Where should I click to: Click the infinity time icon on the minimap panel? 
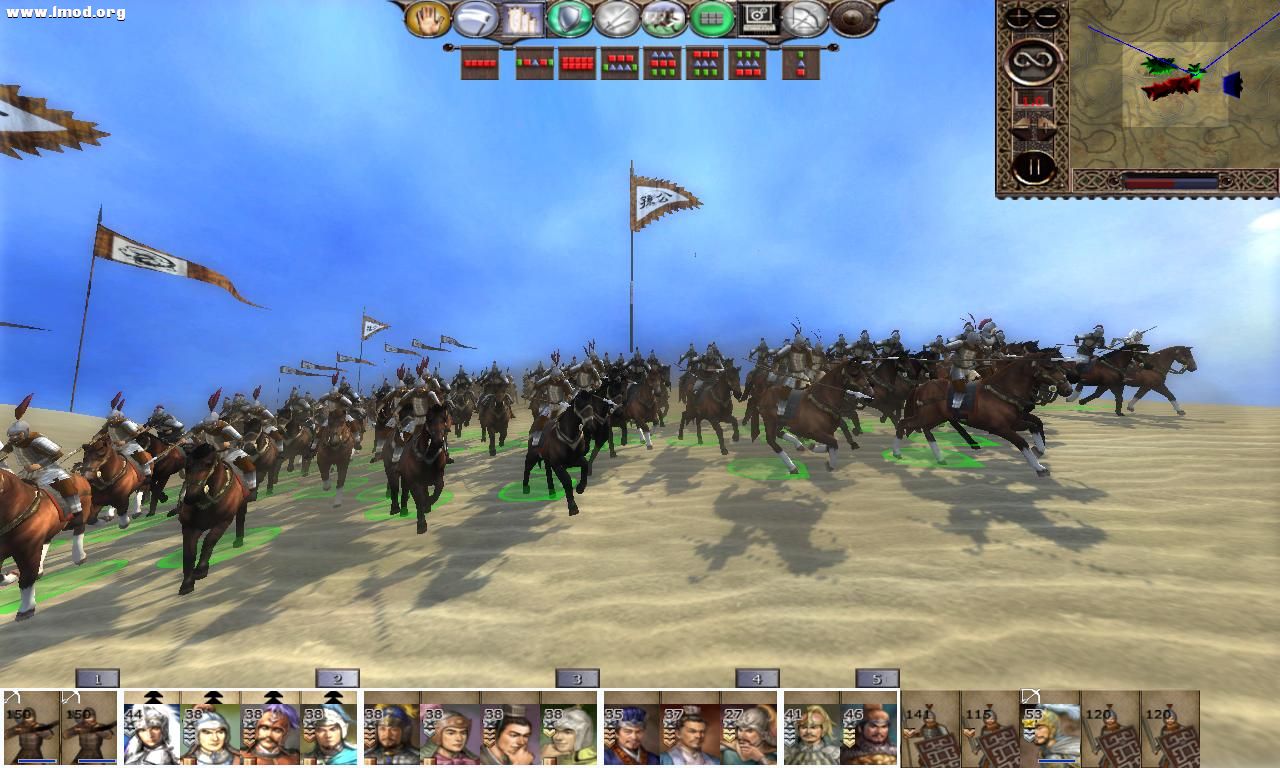(1034, 62)
